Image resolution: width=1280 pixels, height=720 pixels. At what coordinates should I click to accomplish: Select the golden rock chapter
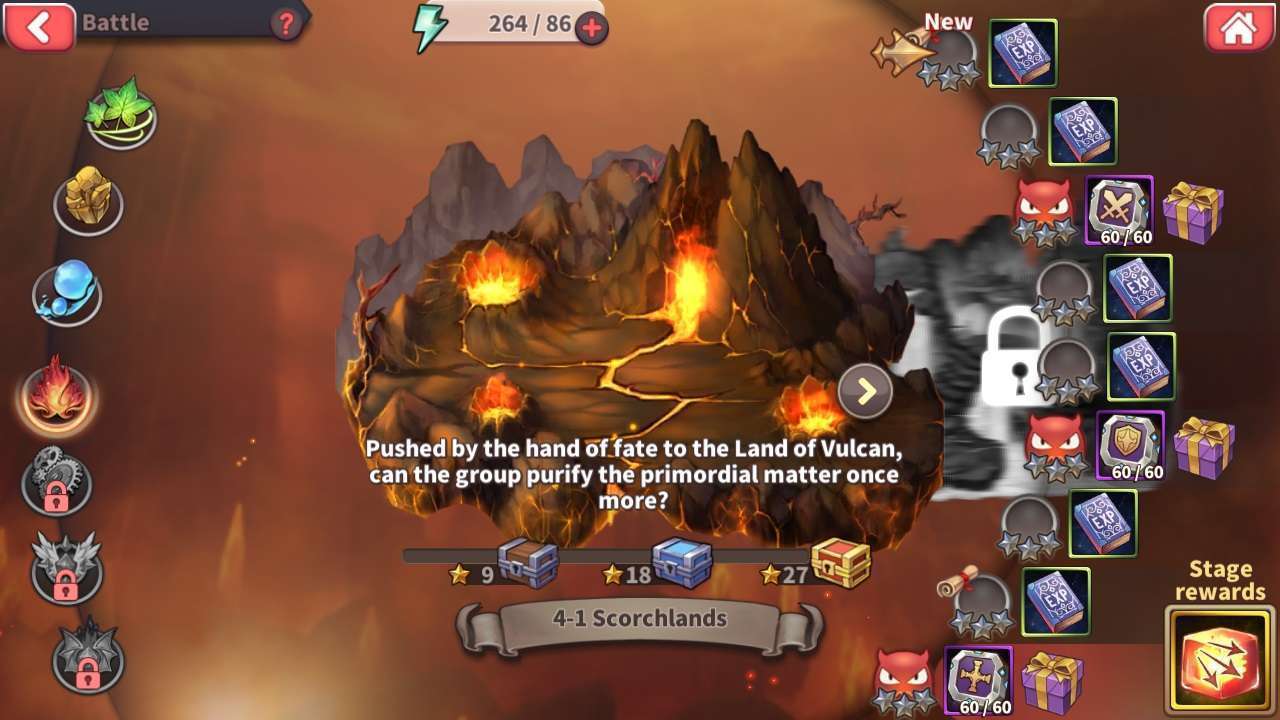coord(88,201)
